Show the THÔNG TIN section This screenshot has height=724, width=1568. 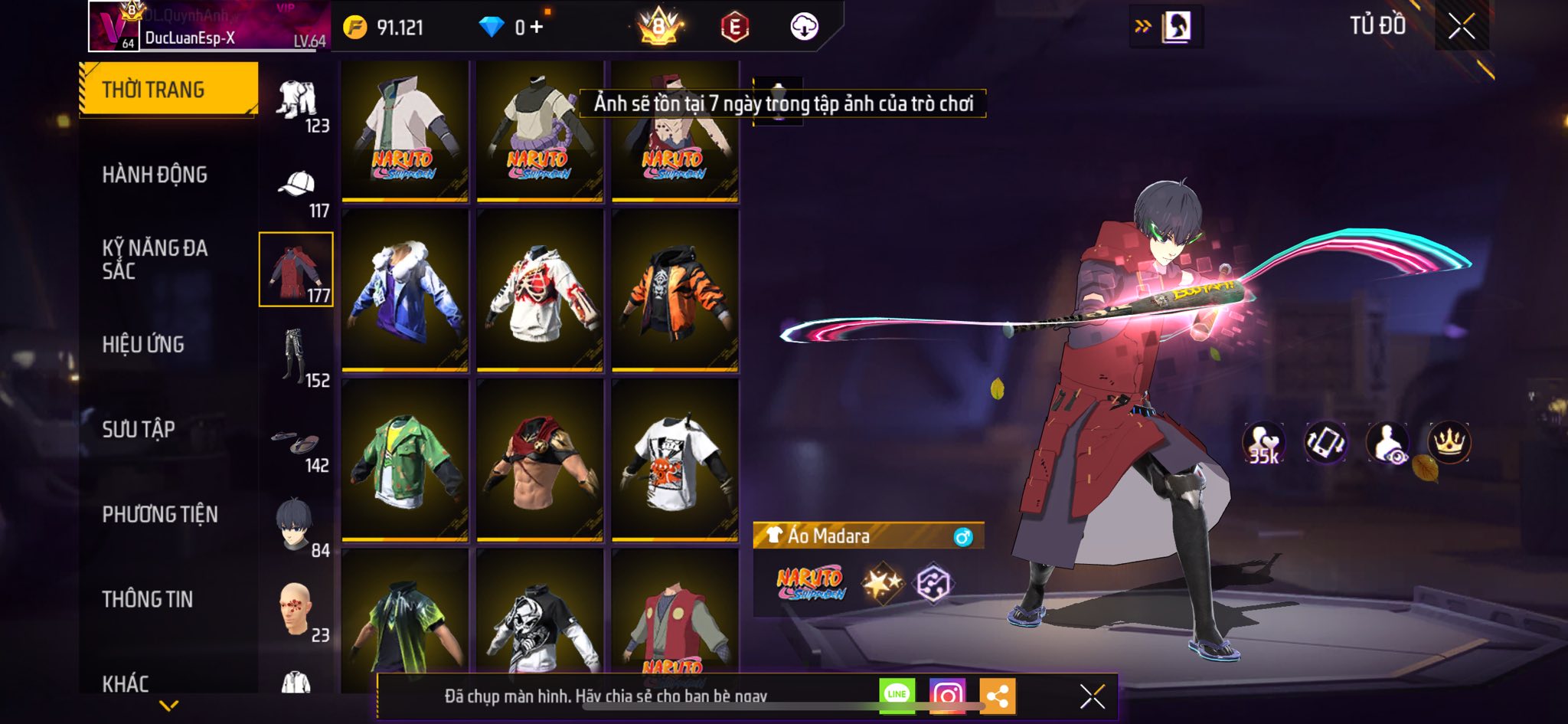tap(148, 599)
